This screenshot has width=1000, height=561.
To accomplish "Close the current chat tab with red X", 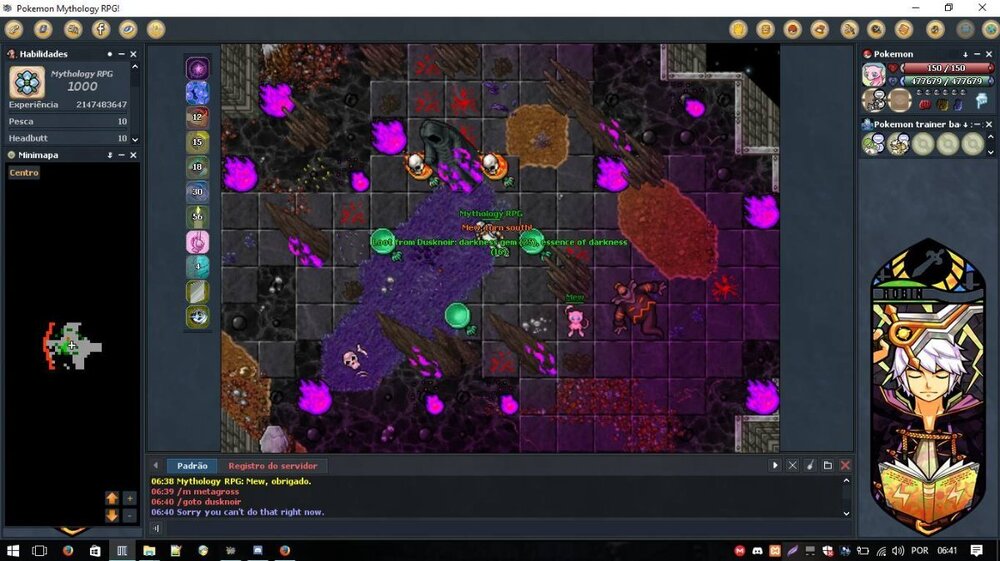I will coord(845,466).
